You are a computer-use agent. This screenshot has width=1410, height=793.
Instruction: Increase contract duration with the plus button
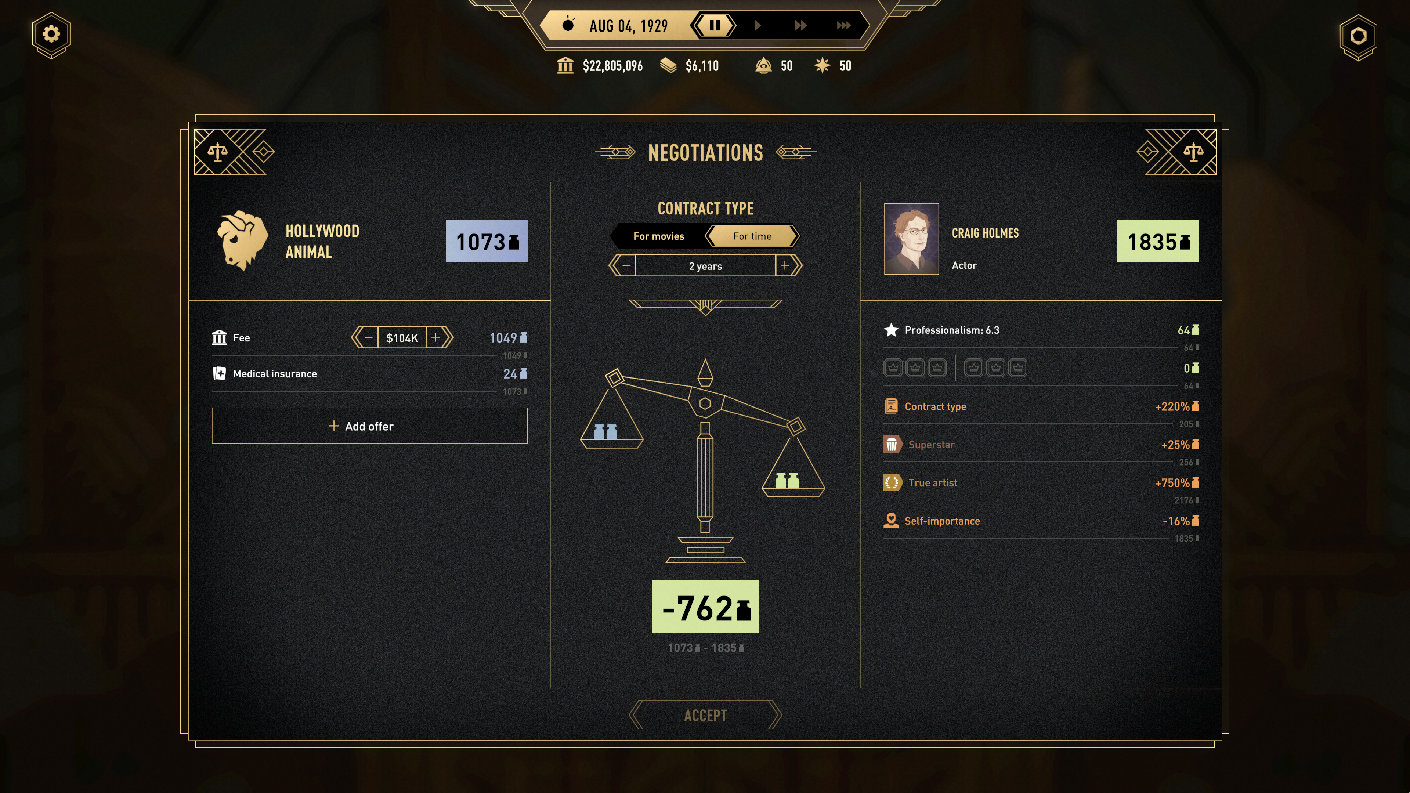786,266
